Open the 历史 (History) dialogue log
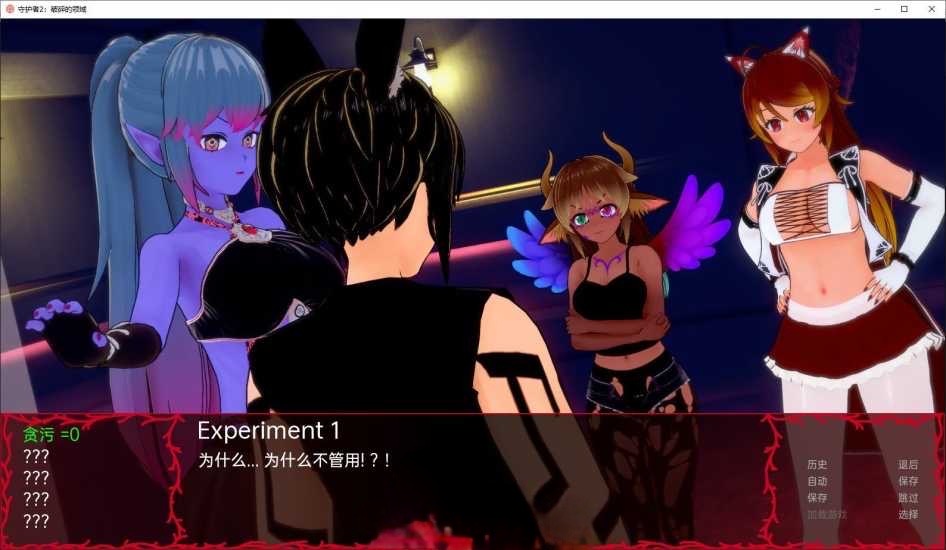 pyautogui.click(x=817, y=465)
